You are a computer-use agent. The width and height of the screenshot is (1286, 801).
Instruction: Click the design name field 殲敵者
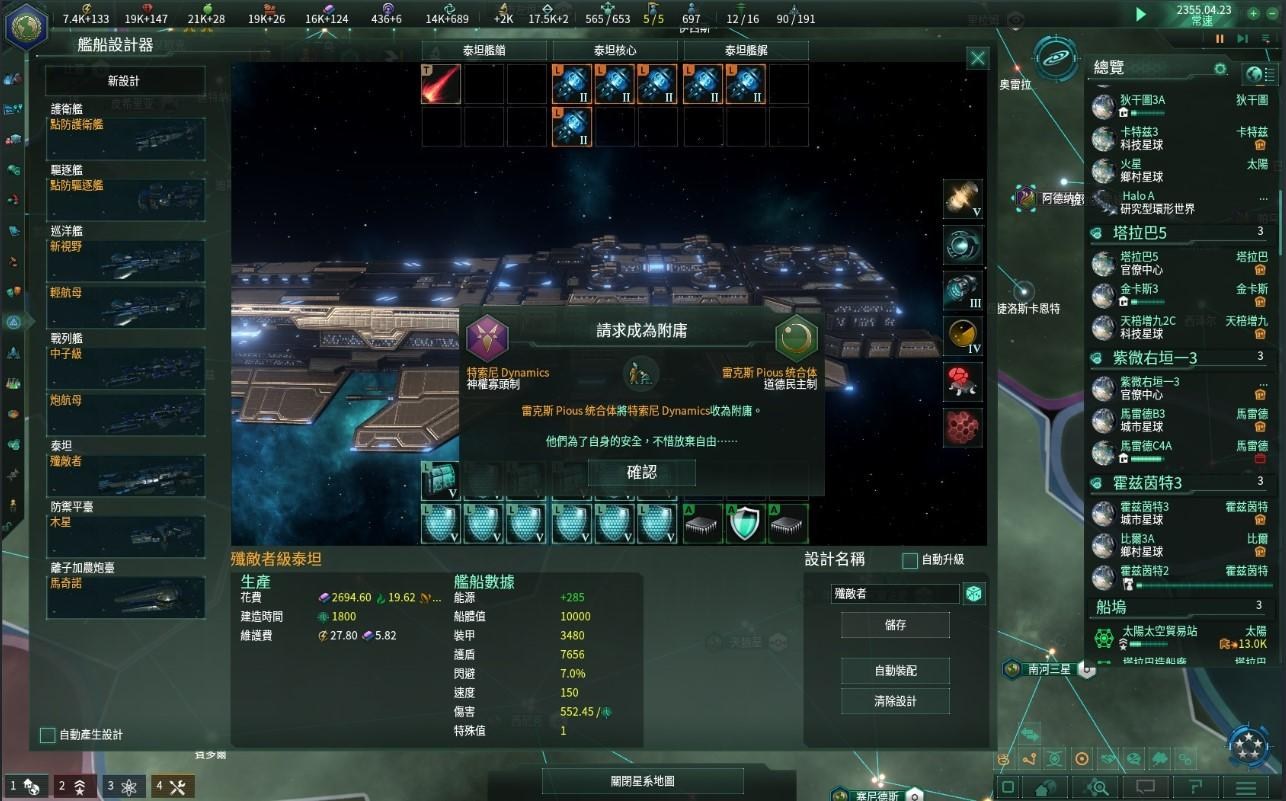pyautogui.click(x=895, y=594)
